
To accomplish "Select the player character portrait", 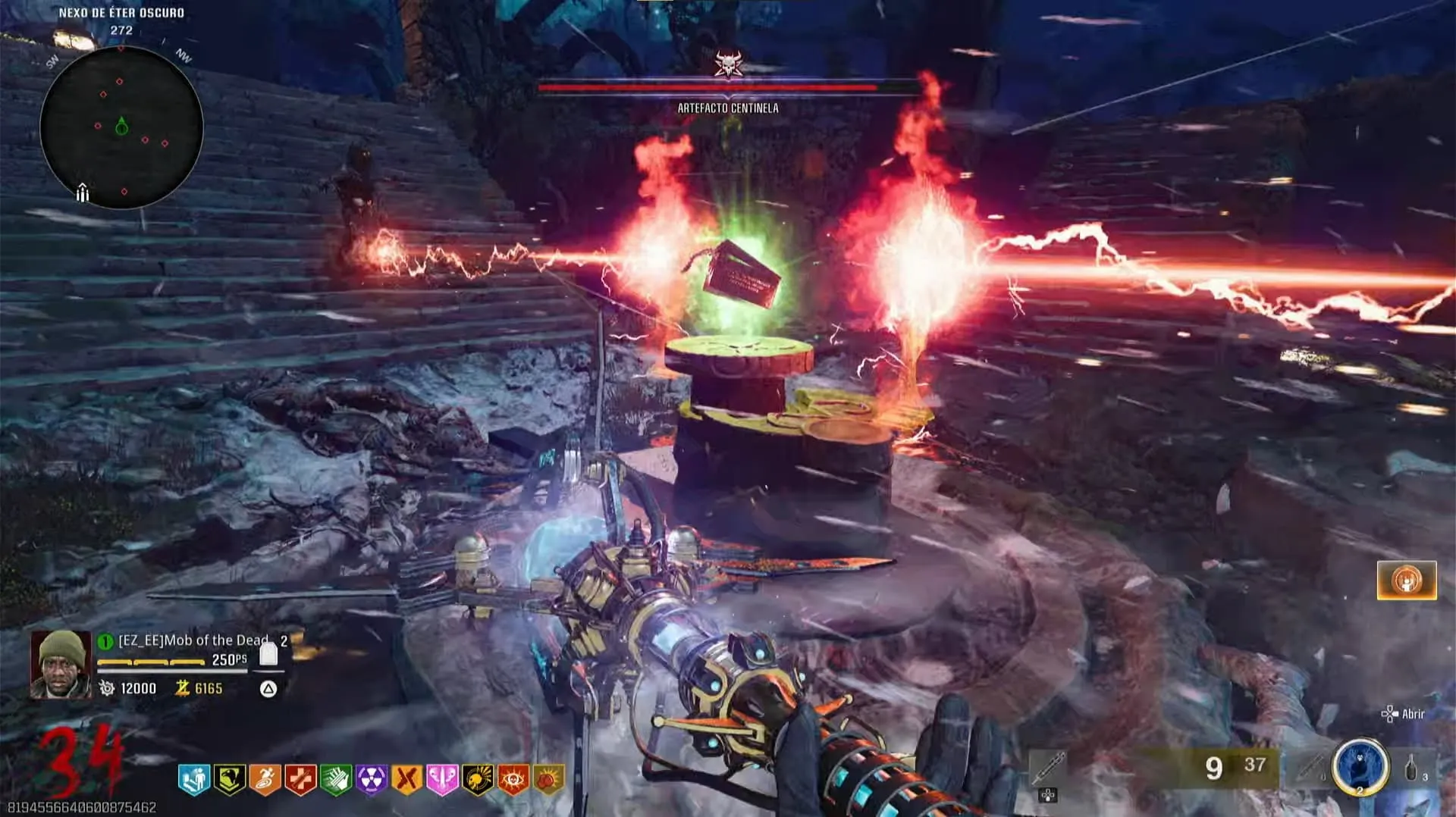I will 61,664.
